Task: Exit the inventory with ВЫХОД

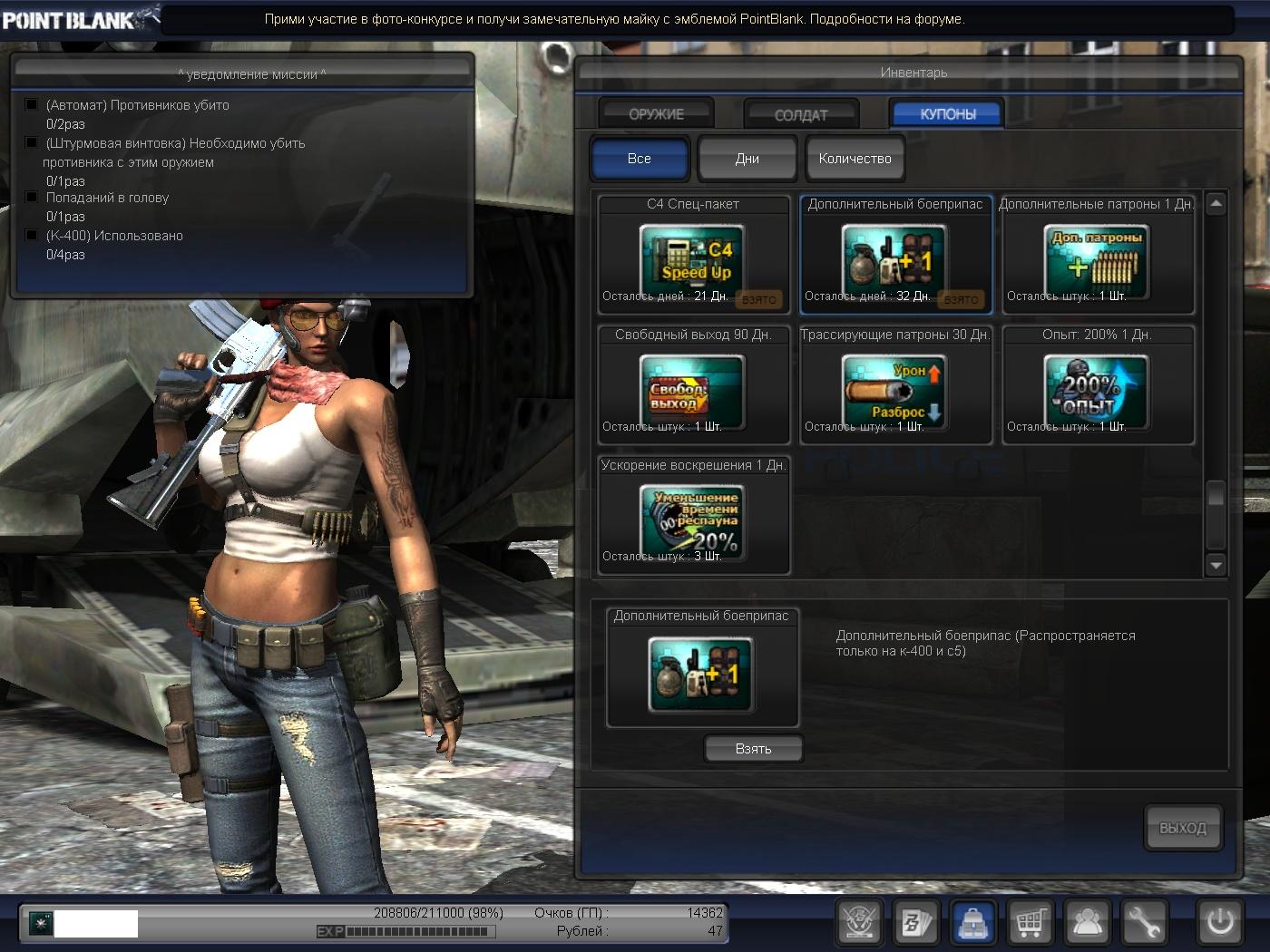Action: tap(1182, 828)
